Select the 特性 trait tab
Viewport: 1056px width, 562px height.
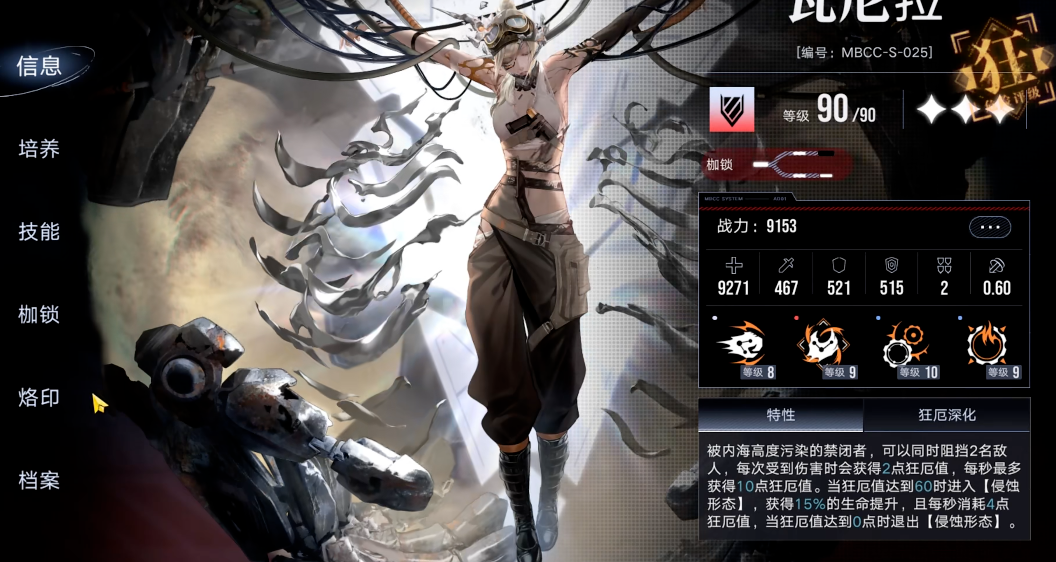point(780,415)
